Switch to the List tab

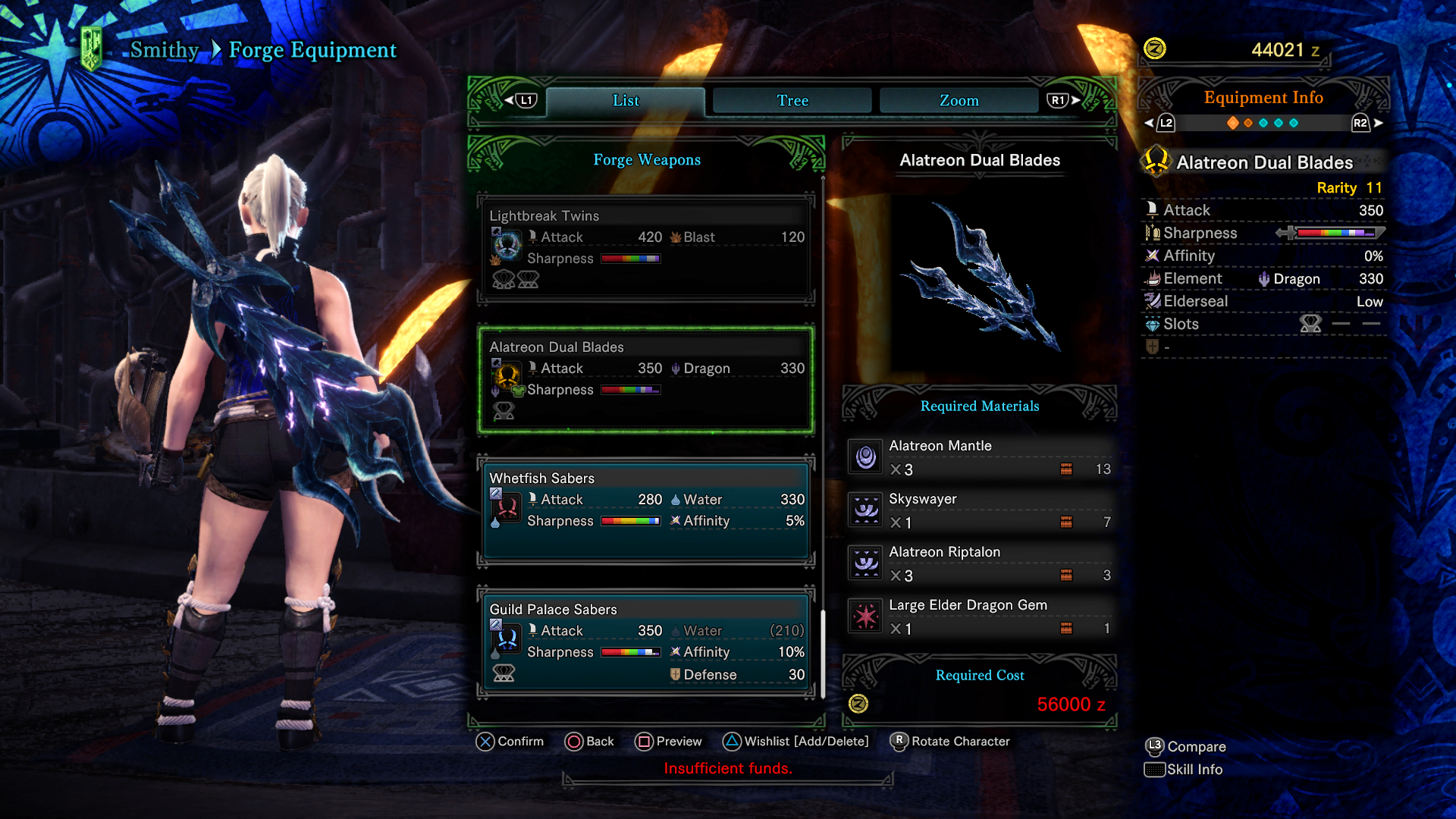click(626, 100)
